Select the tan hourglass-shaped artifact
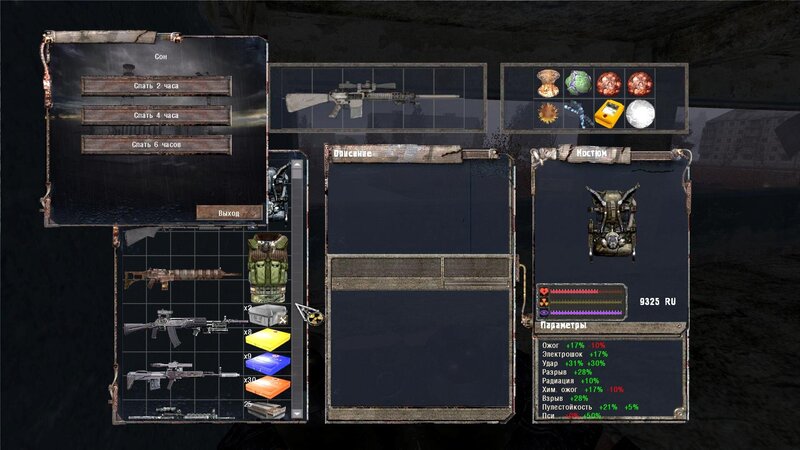 point(547,82)
